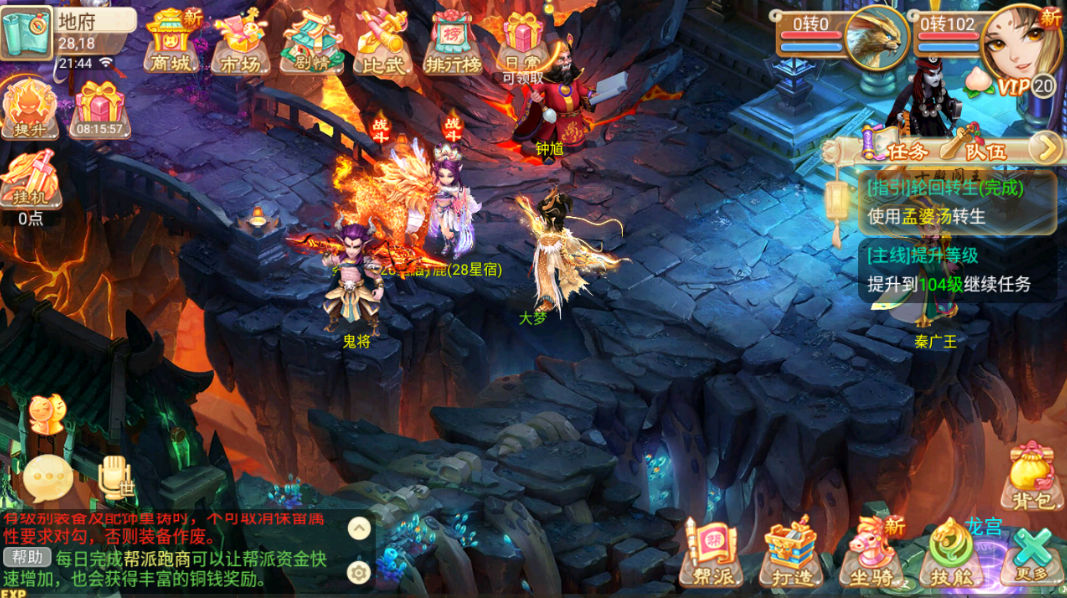Open the 地府 map button
Screen dimensions: 1067x598
point(26,31)
